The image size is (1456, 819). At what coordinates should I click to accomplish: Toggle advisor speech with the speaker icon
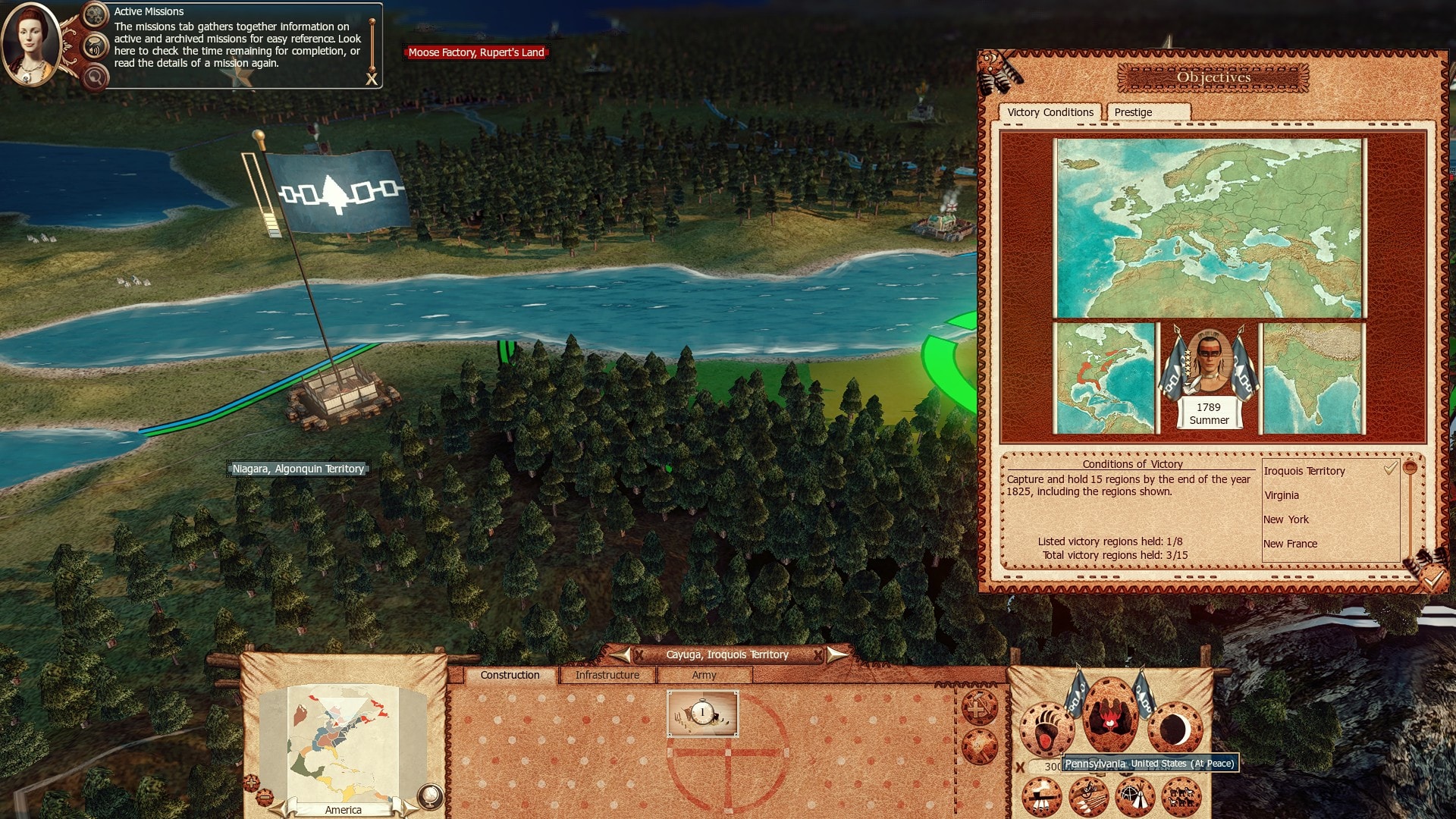[x=95, y=49]
